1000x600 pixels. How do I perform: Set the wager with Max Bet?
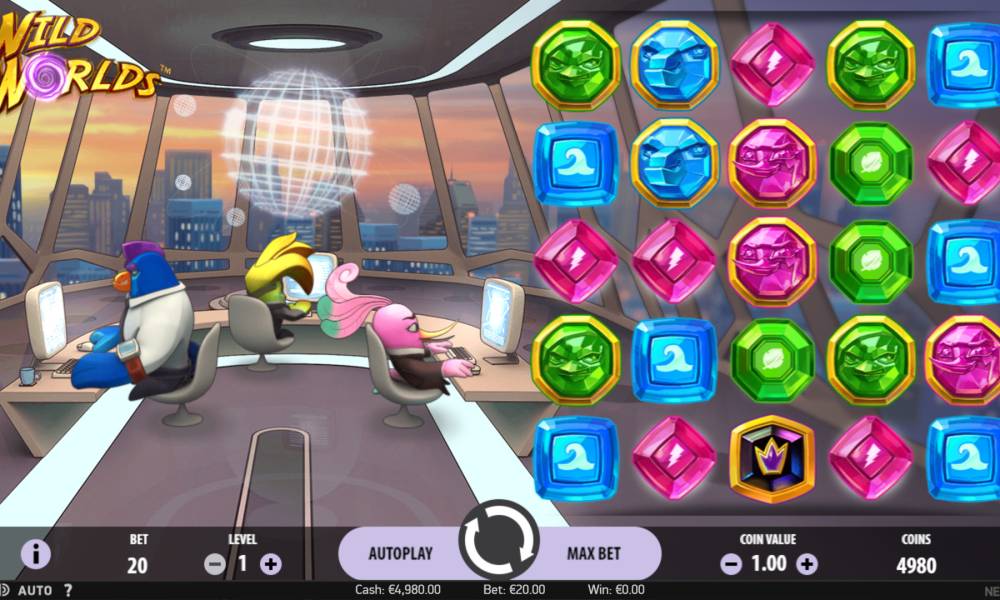click(x=594, y=553)
